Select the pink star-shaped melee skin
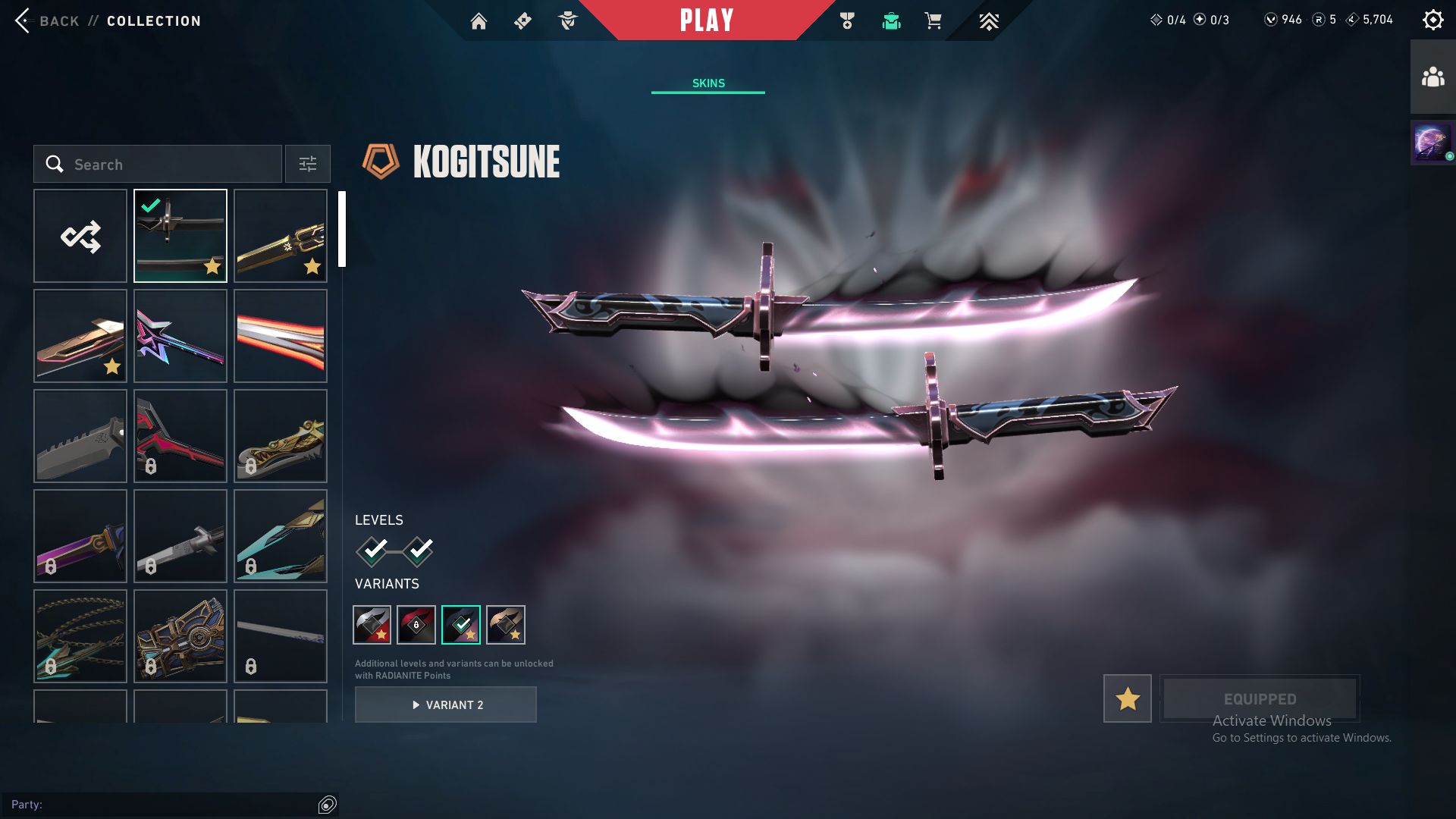 (180, 336)
